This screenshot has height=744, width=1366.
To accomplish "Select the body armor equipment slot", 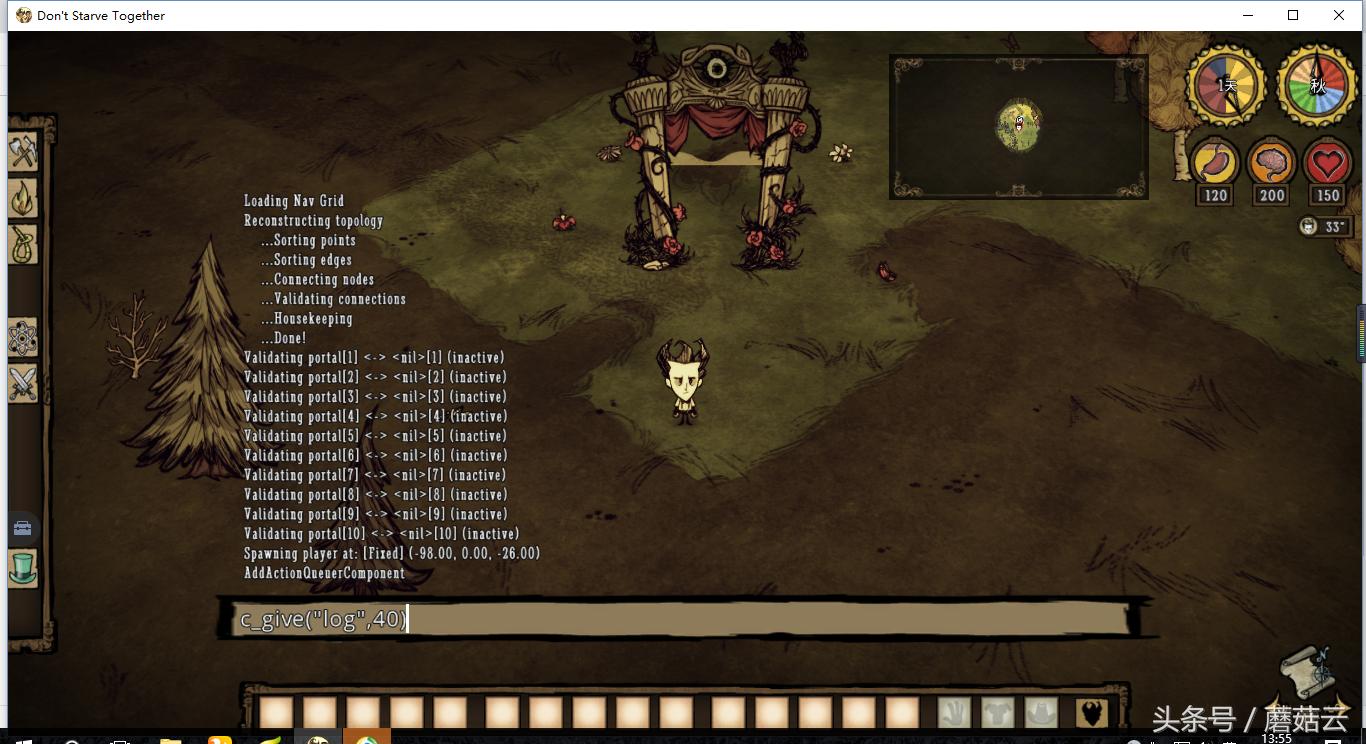I will (997, 712).
